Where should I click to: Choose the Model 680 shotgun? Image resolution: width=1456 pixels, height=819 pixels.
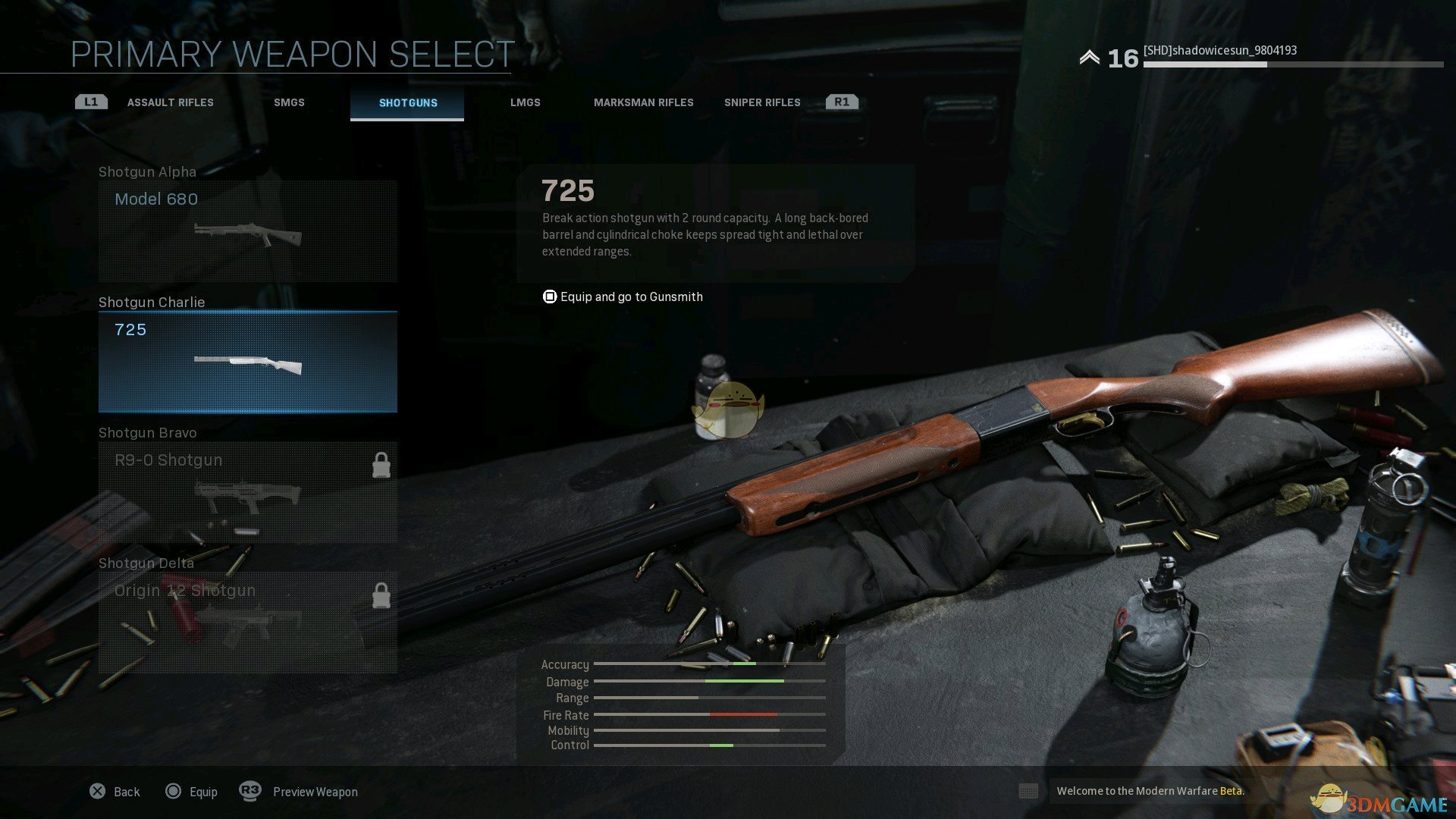(x=248, y=231)
